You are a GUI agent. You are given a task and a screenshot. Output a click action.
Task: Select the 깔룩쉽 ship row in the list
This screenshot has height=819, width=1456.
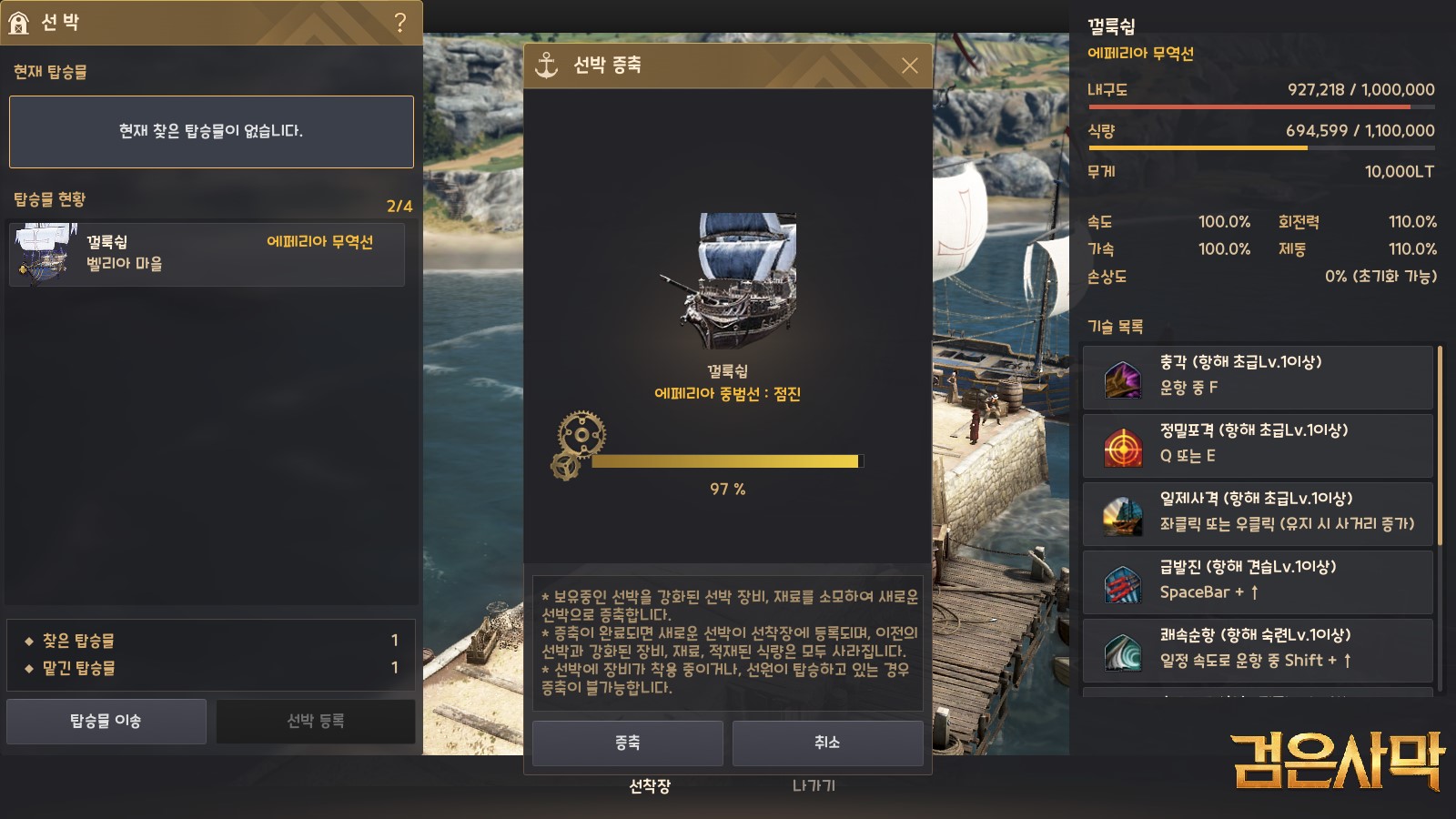click(x=207, y=254)
